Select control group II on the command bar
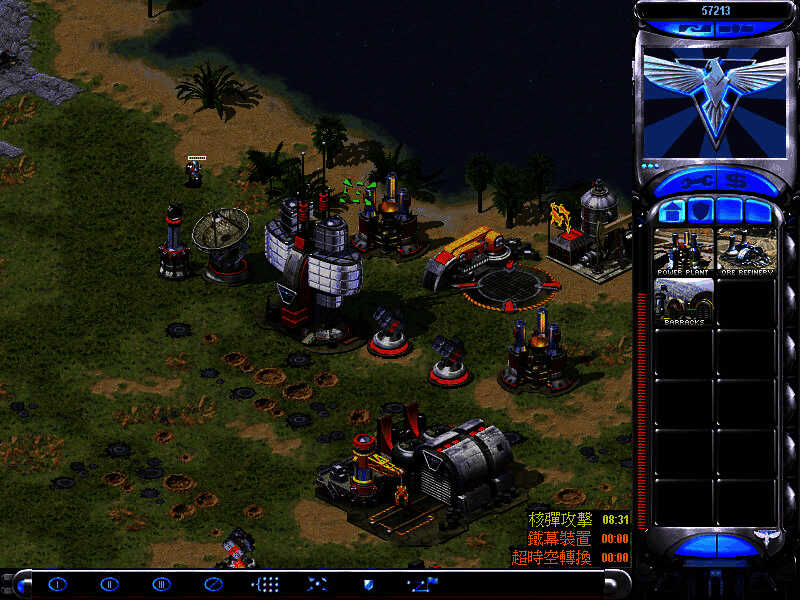This screenshot has height=600, width=800. tap(109, 583)
